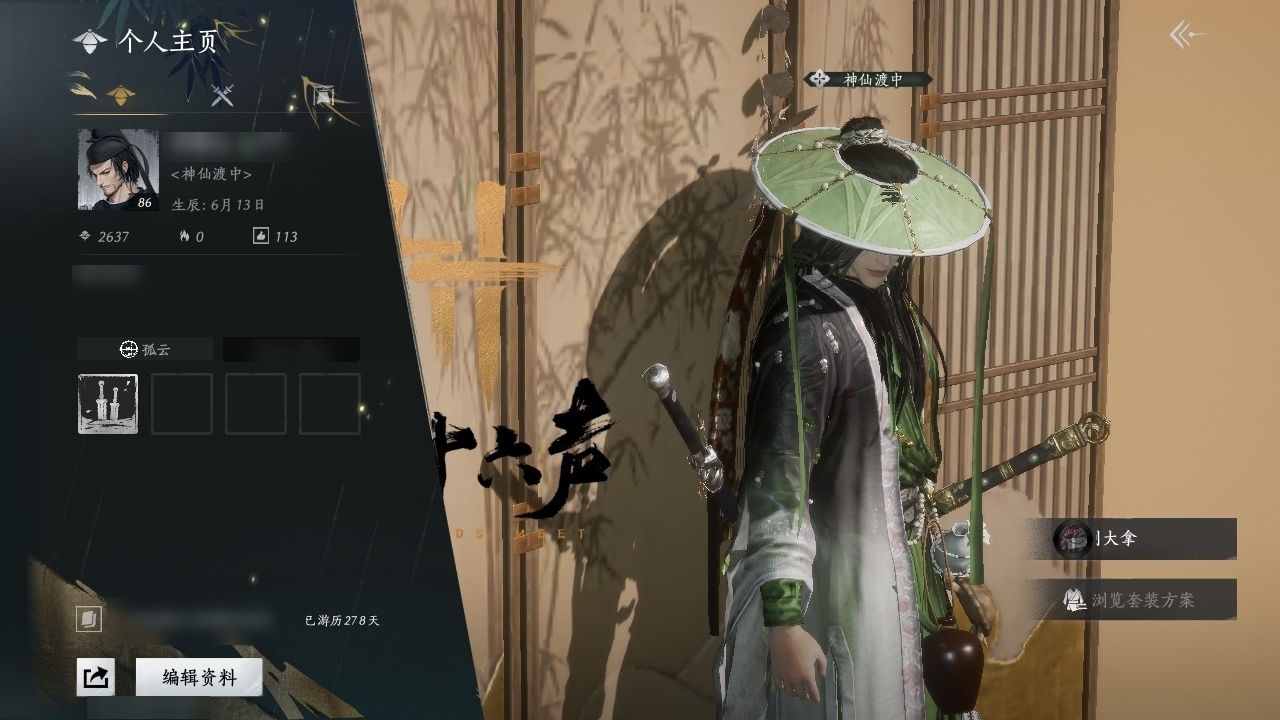
Task: Click the thumbs-up like icon
Action: tap(261, 236)
